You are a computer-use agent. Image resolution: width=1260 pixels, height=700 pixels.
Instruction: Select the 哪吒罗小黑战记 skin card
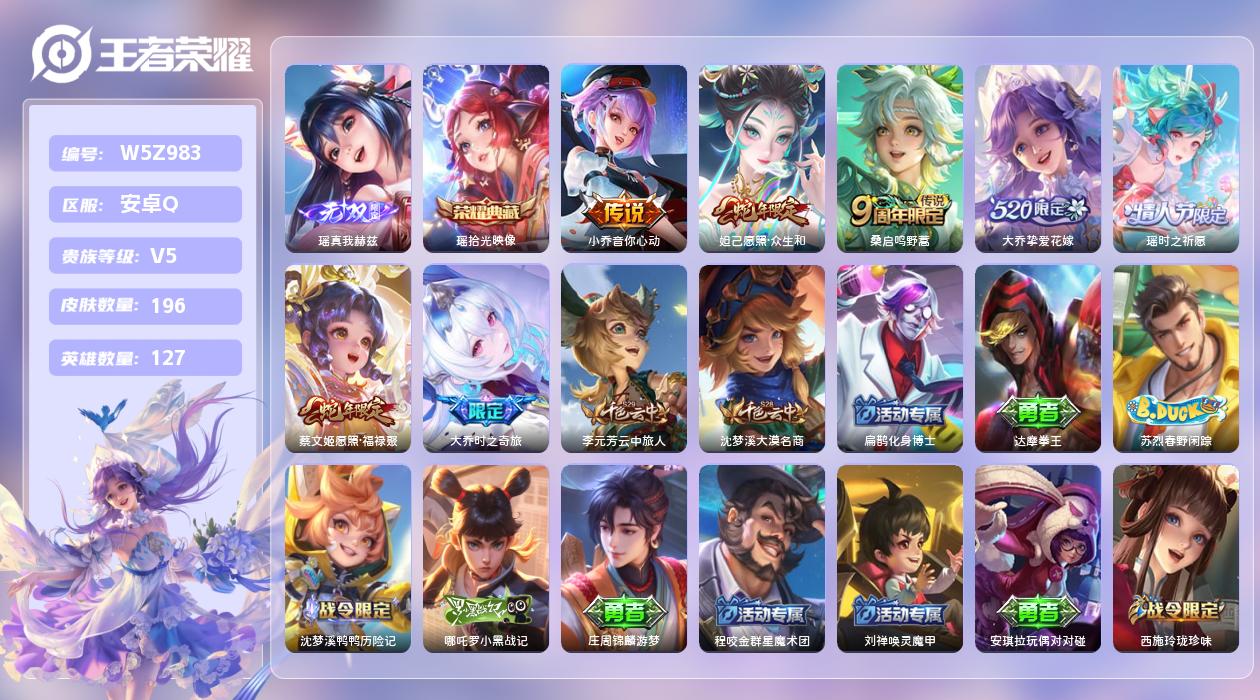[x=485, y=558]
